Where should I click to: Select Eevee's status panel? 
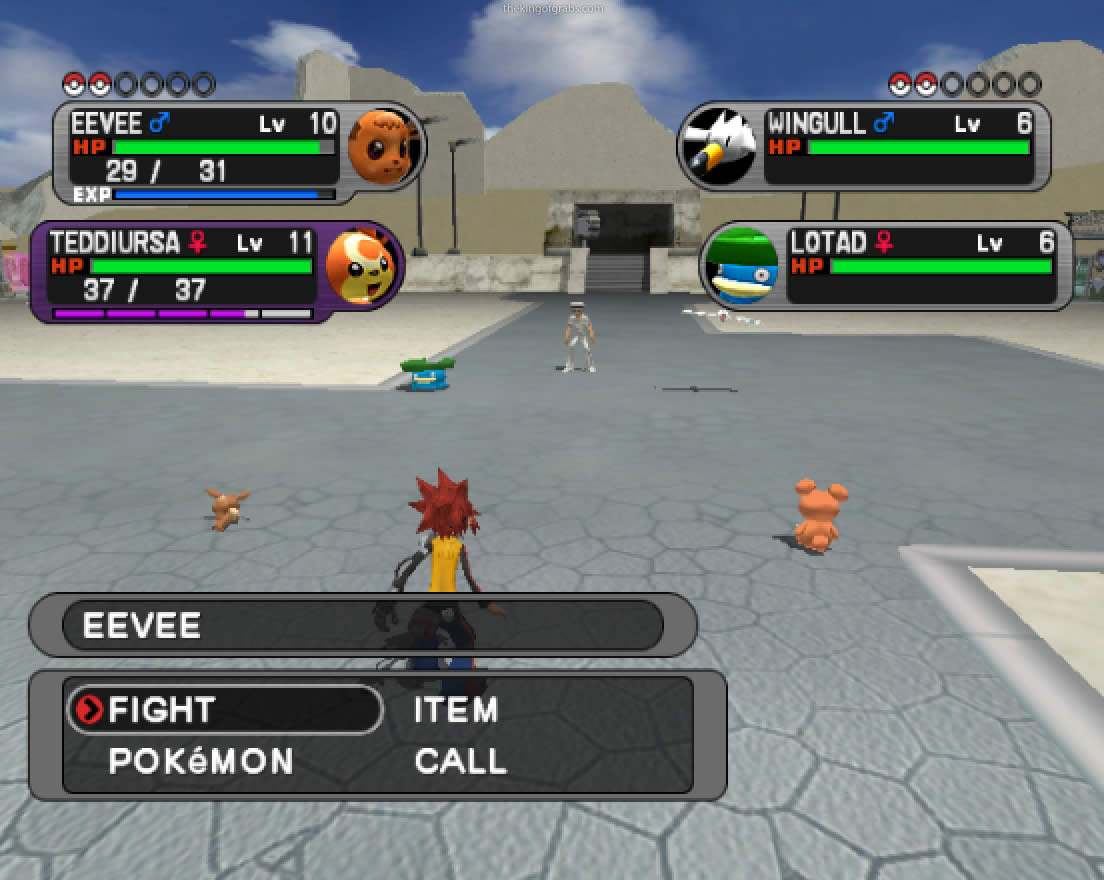coord(200,153)
